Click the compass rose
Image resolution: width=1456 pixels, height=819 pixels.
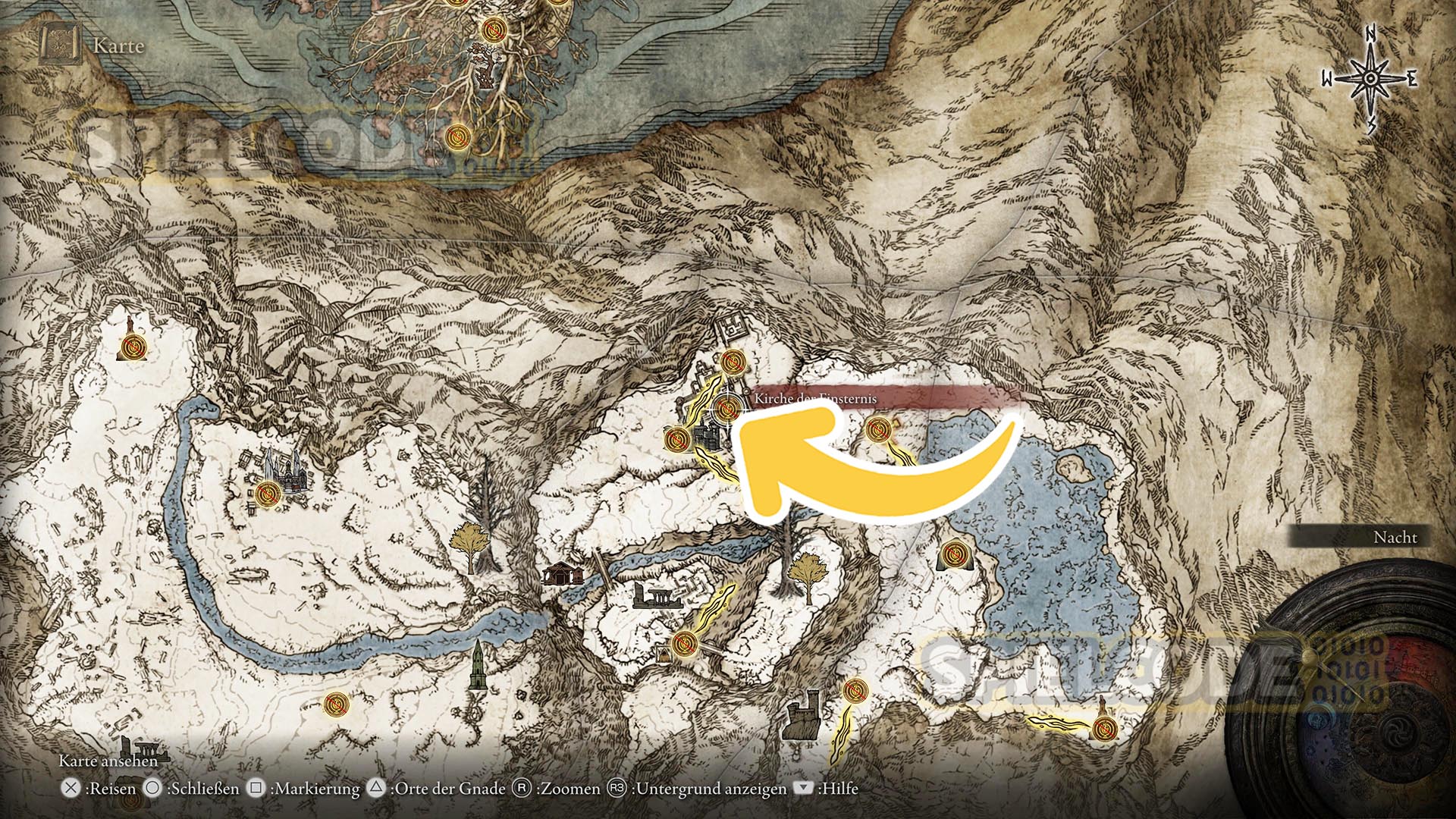pos(1370,79)
